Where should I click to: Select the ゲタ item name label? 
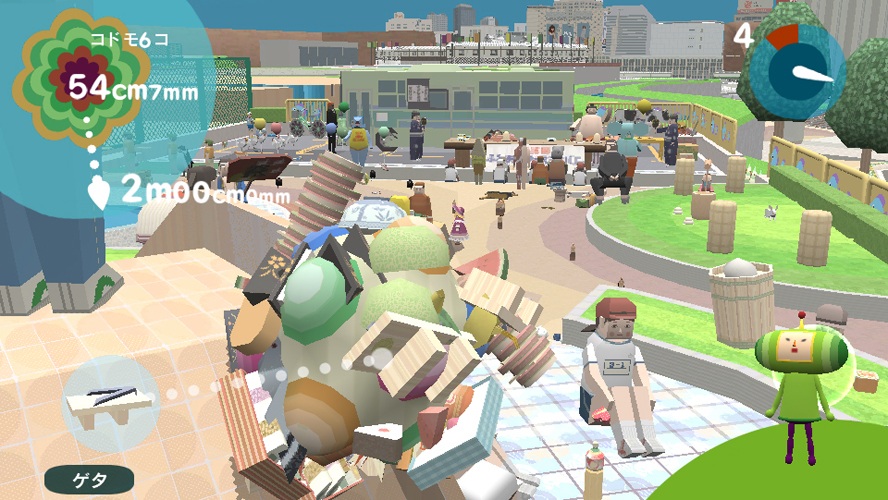pos(89,479)
